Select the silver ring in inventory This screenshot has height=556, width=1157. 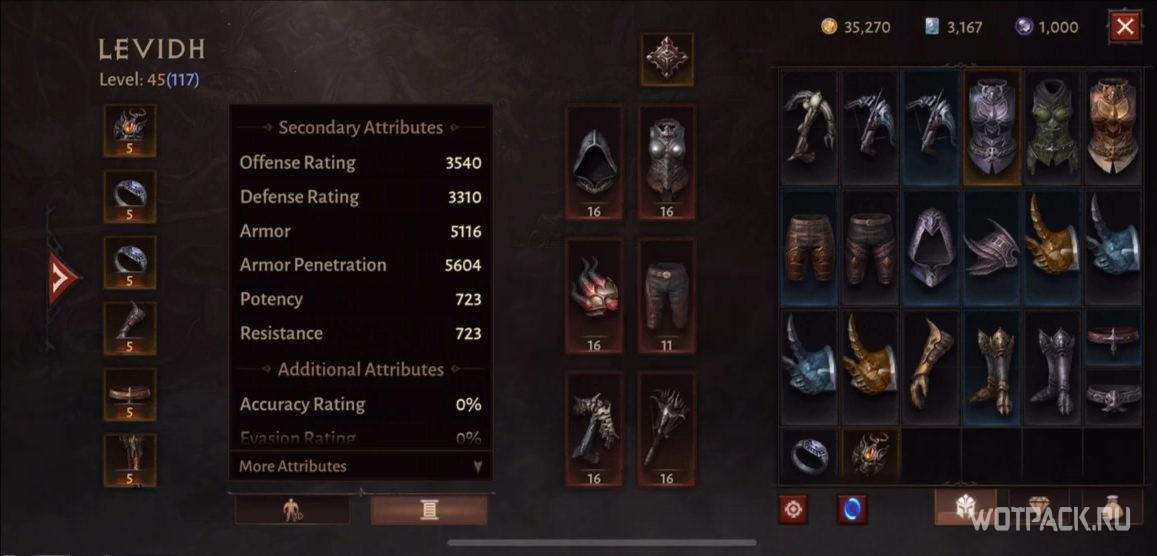click(x=810, y=456)
